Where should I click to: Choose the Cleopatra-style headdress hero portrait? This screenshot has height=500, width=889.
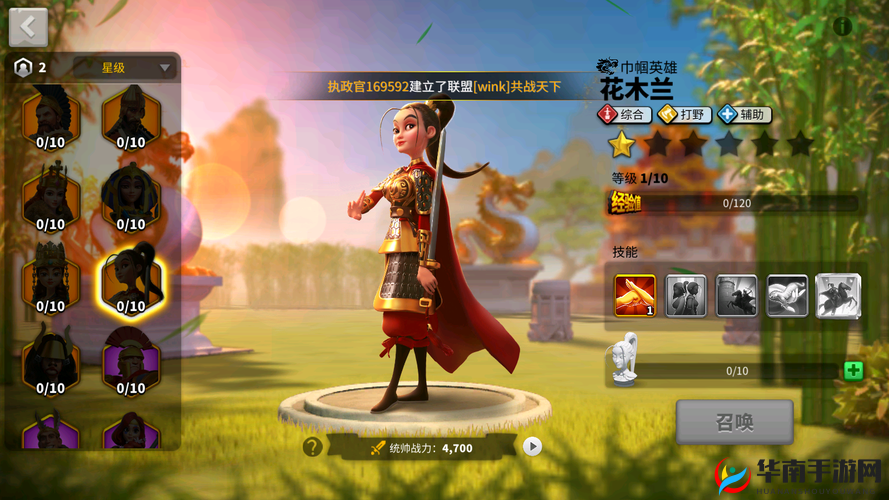(131, 197)
